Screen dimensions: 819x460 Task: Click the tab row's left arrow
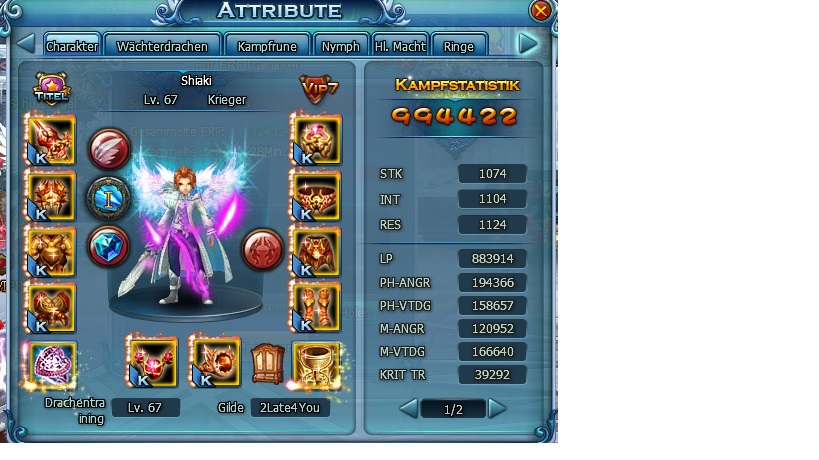coord(27,45)
